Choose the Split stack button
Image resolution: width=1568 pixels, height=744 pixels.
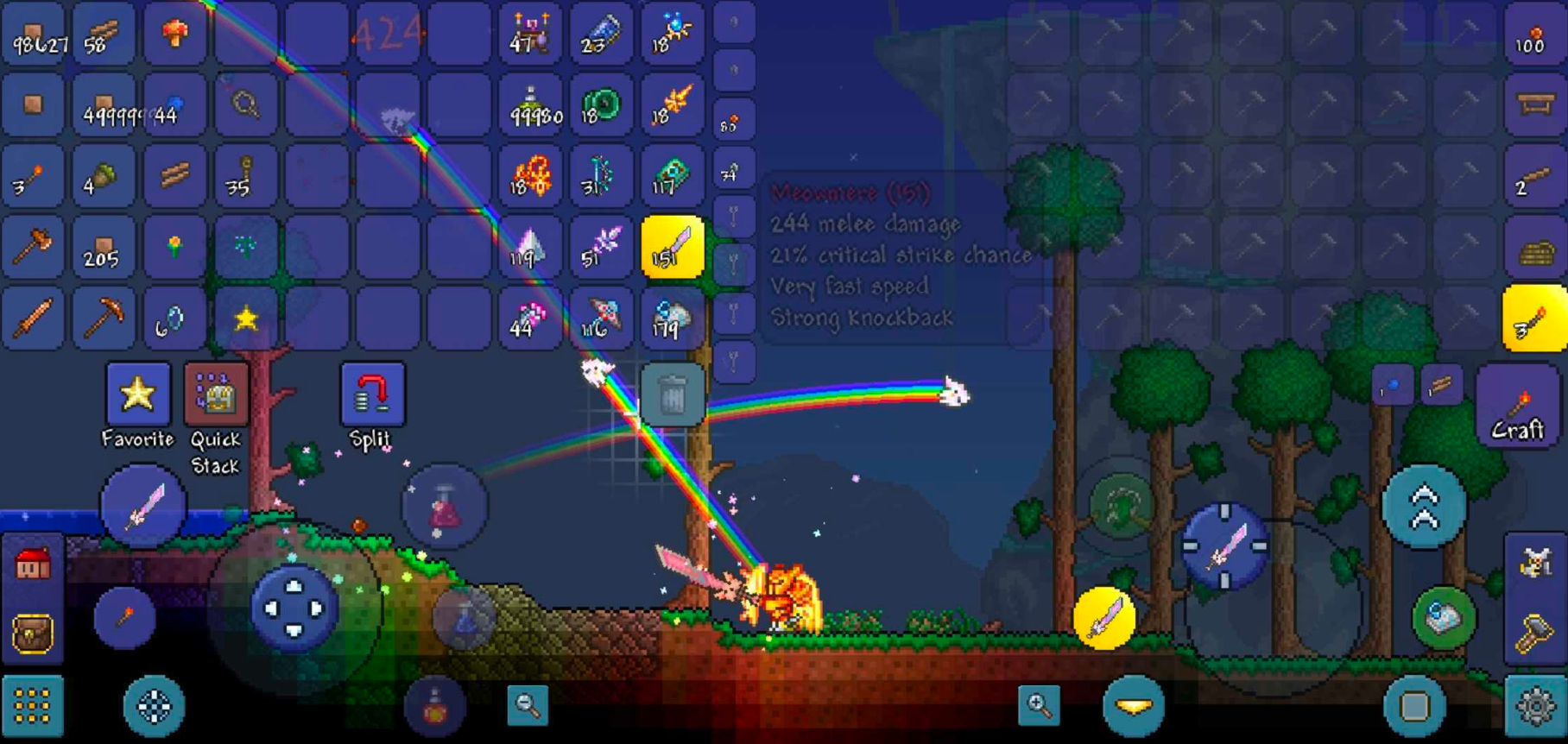click(372, 395)
